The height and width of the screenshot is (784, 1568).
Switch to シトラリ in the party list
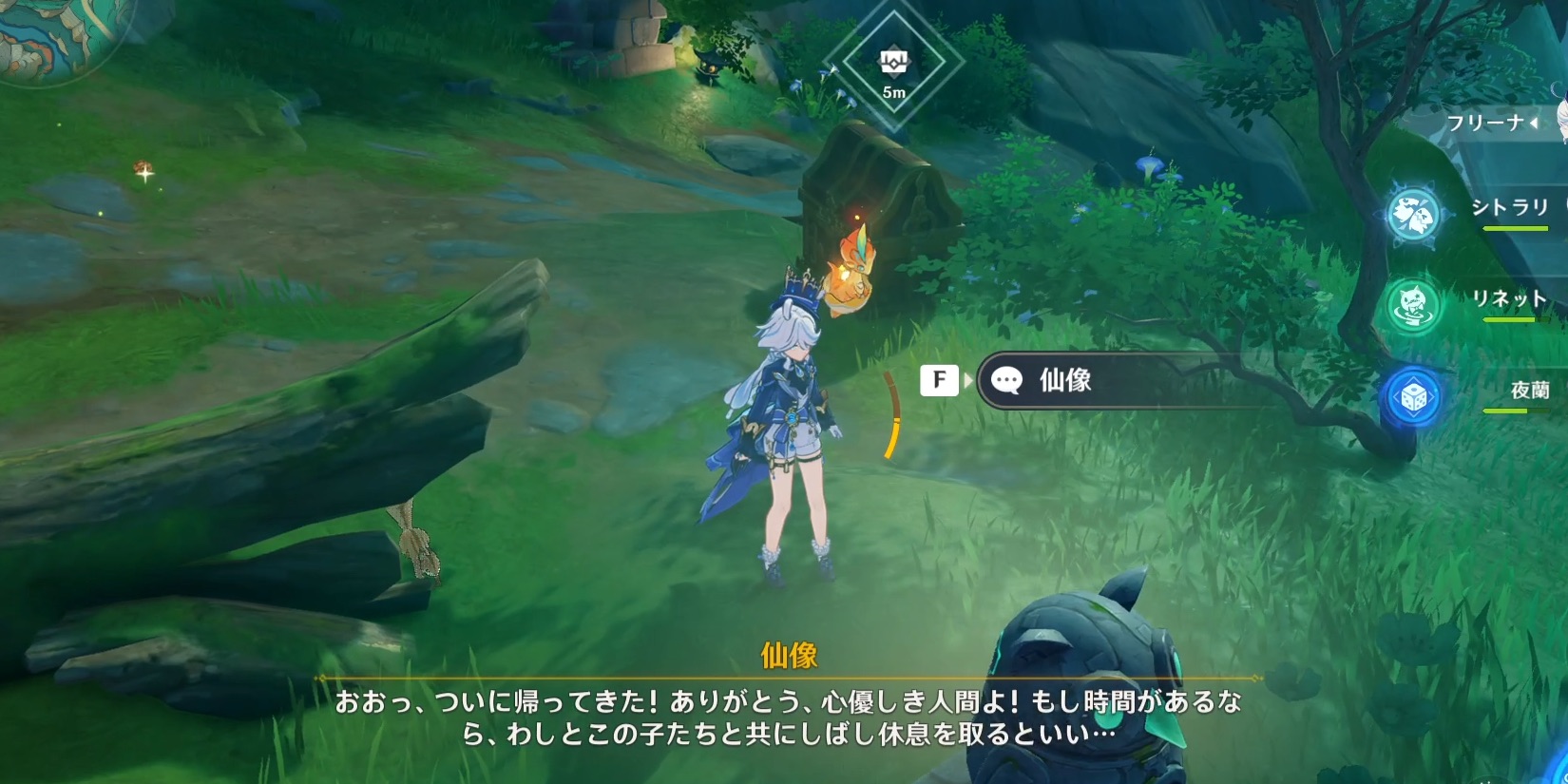[x=1511, y=207]
